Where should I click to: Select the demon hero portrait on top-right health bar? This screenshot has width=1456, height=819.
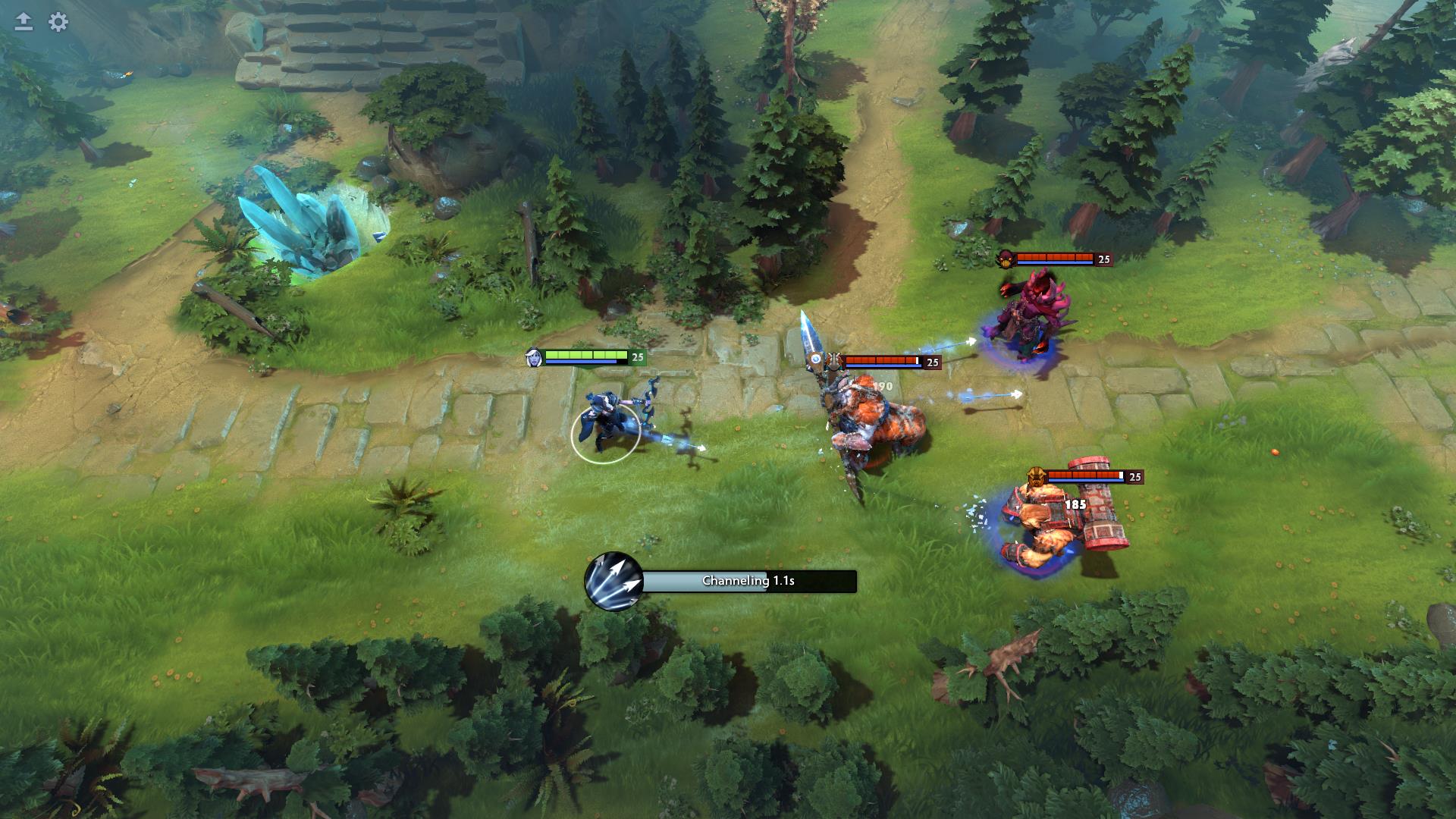click(1006, 259)
